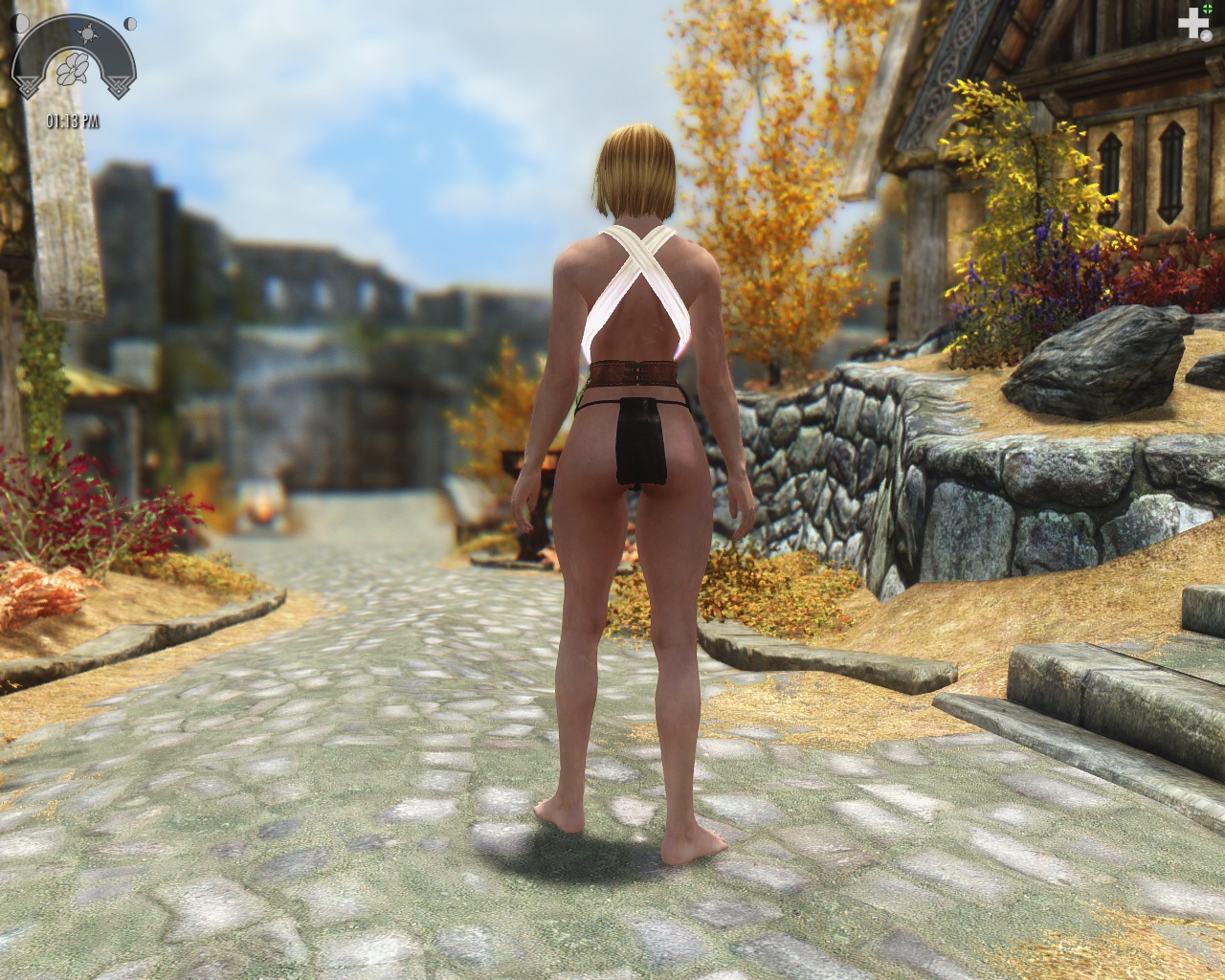Screen dimensions: 1225x980
Task: Click the smaller moon phase icon
Action: click(x=131, y=22)
